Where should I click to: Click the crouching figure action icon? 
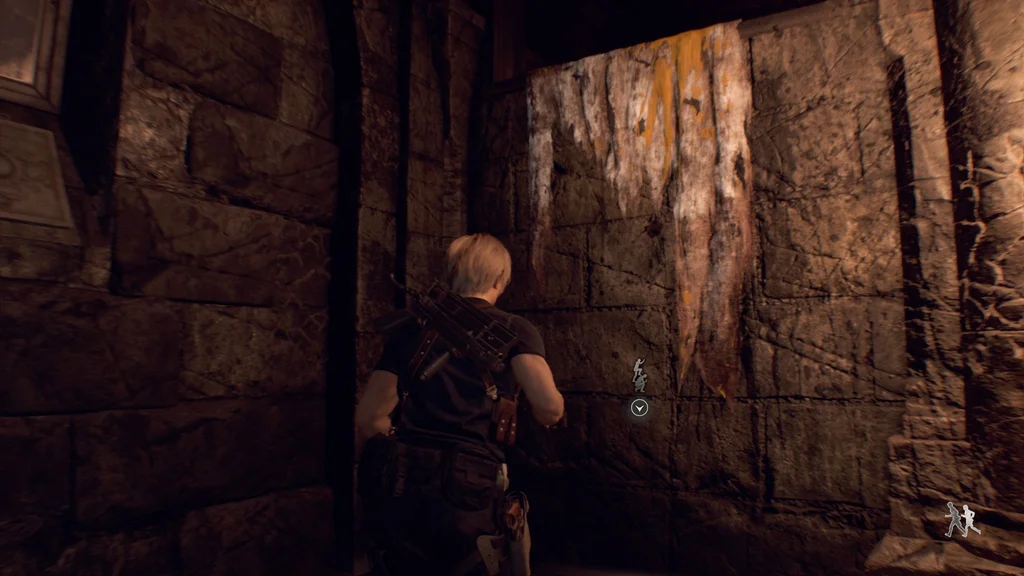[x=640, y=376]
